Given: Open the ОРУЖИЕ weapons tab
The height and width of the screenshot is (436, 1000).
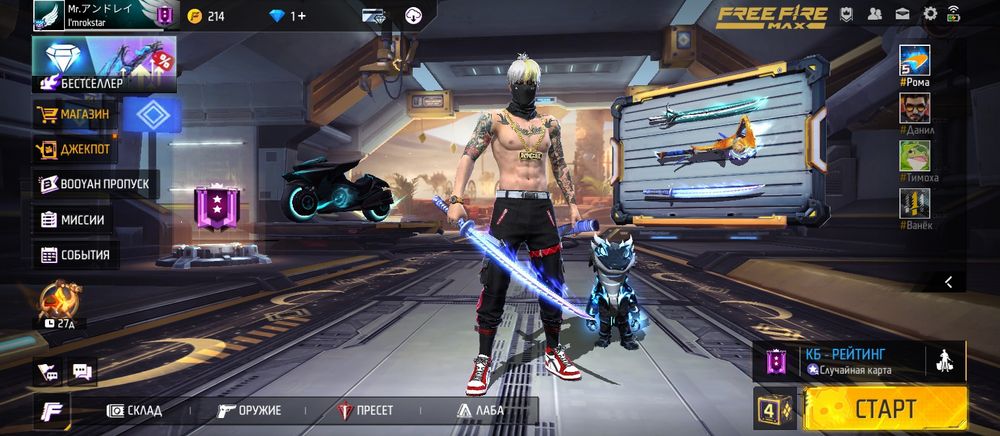Looking at the screenshot, I should [250, 410].
